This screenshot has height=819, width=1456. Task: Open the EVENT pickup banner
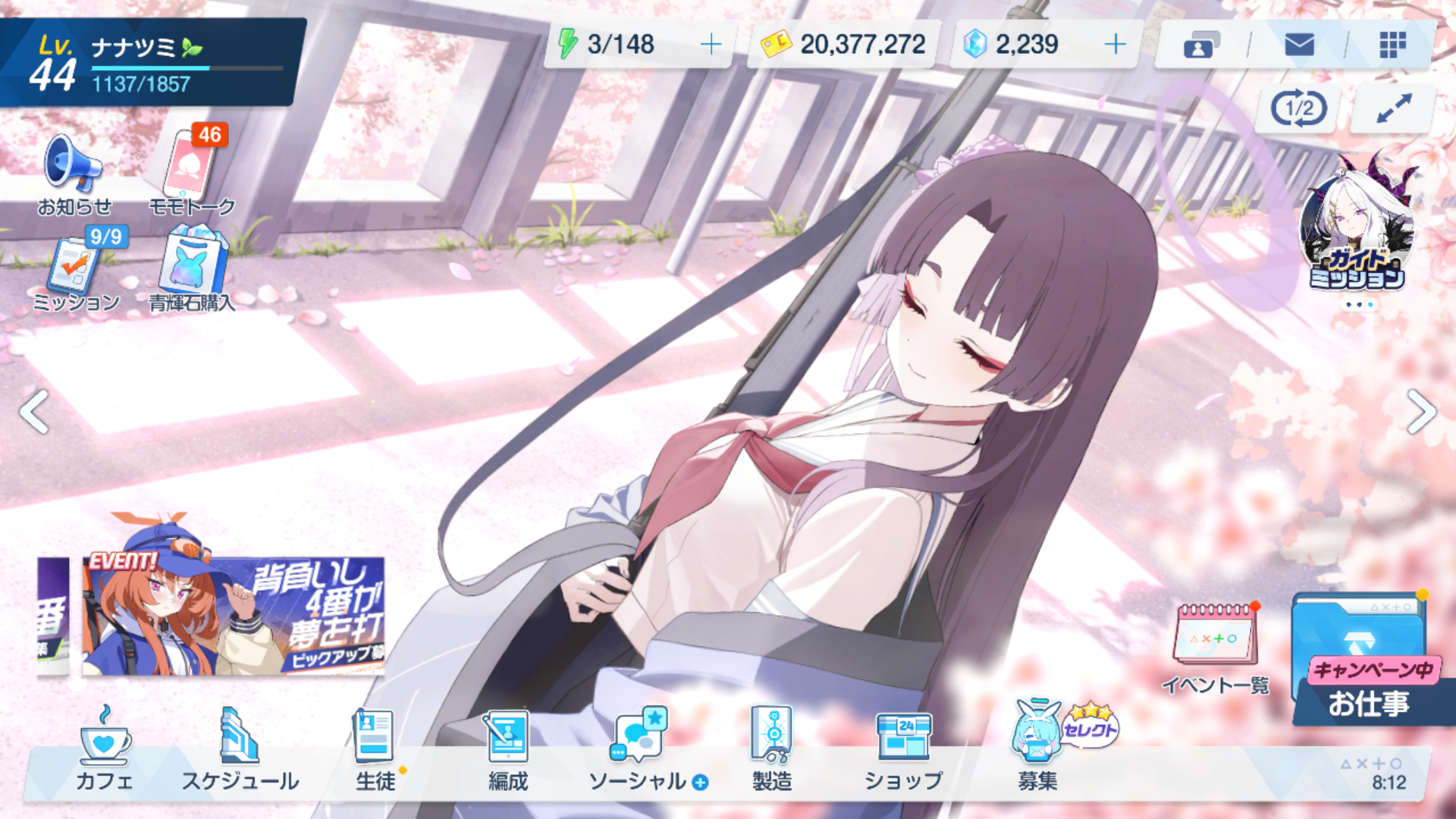(233, 616)
